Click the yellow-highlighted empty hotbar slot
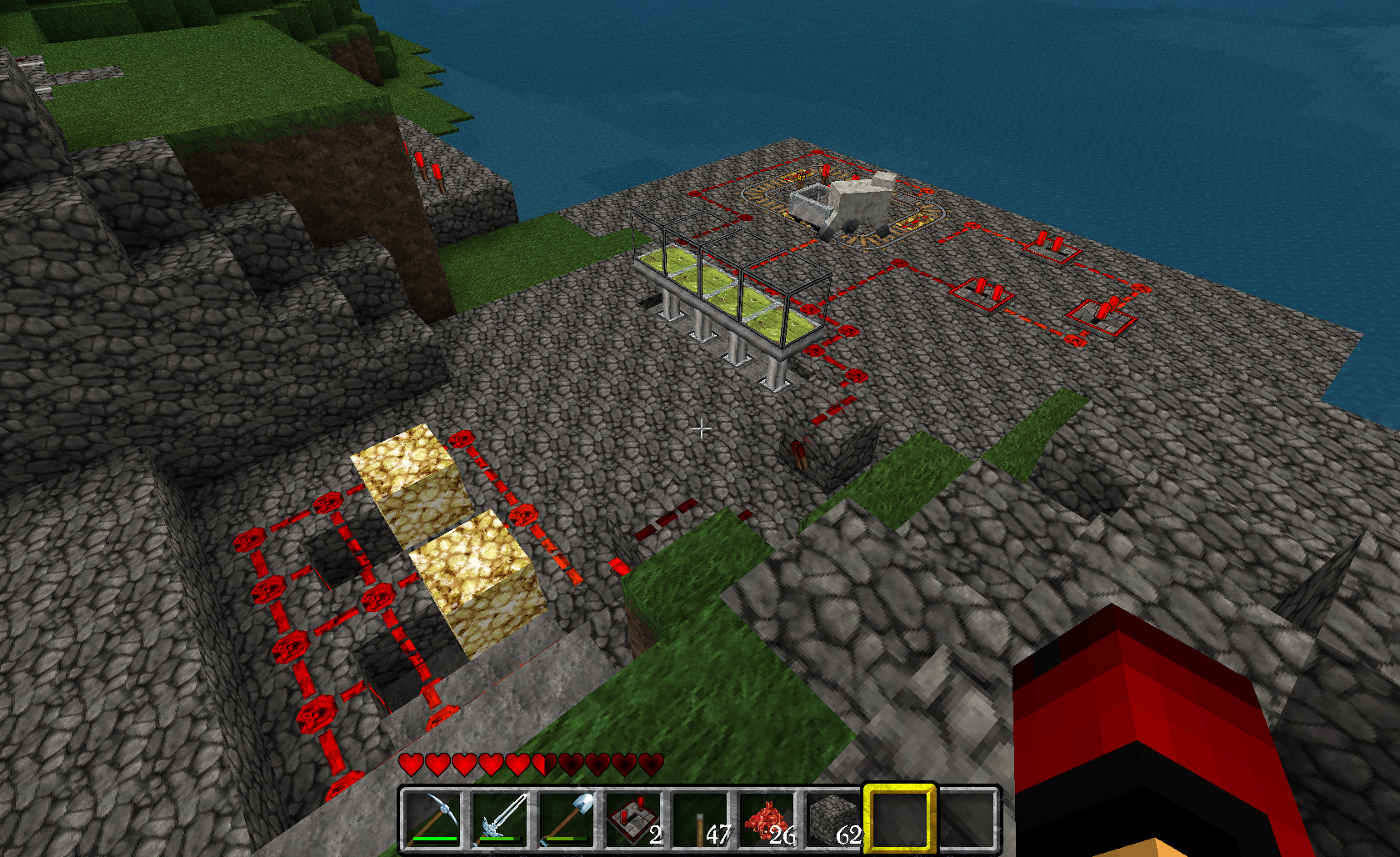This screenshot has height=857, width=1400. point(899,819)
